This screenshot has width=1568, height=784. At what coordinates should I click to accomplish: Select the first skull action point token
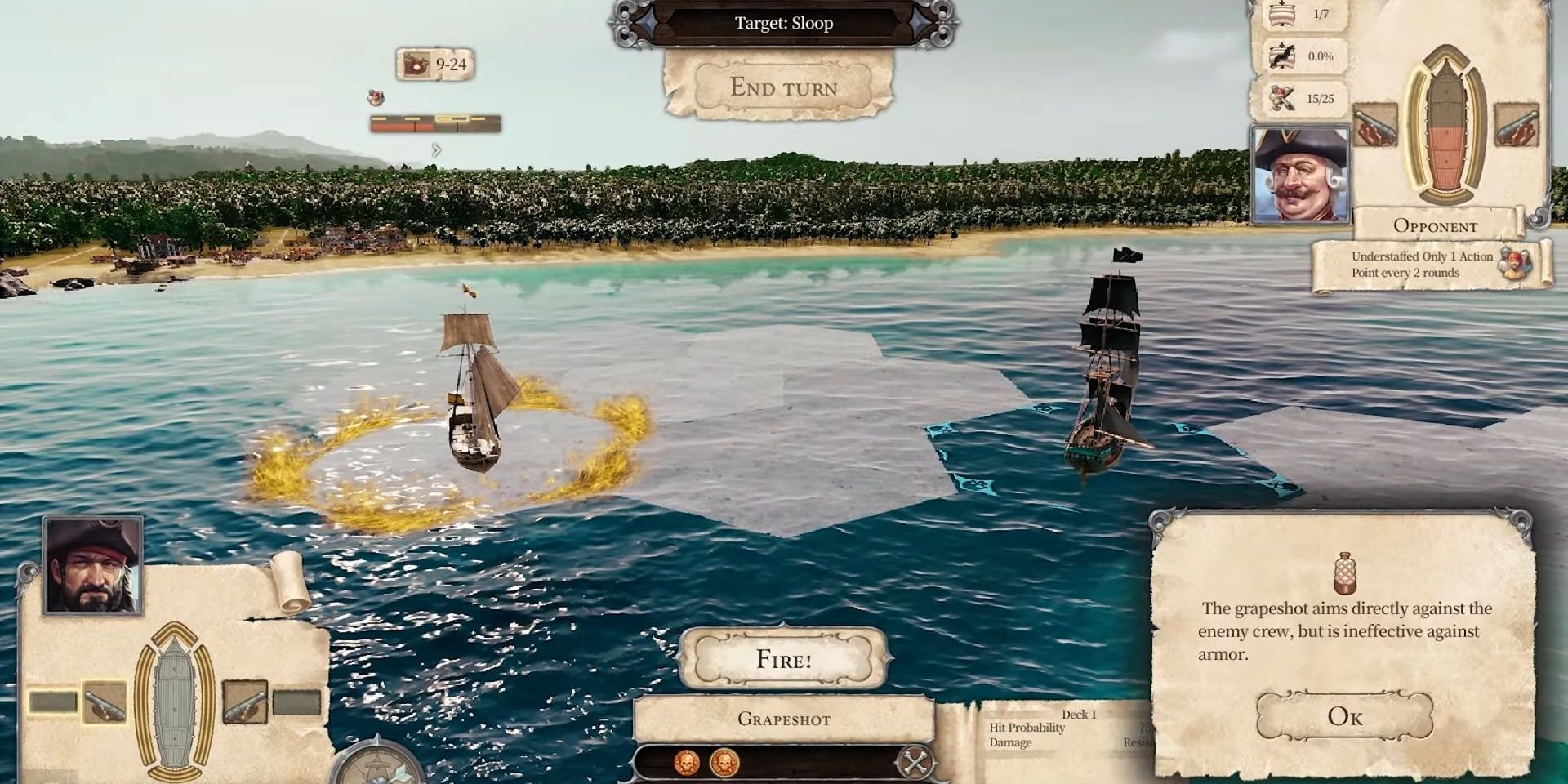click(686, 763)
